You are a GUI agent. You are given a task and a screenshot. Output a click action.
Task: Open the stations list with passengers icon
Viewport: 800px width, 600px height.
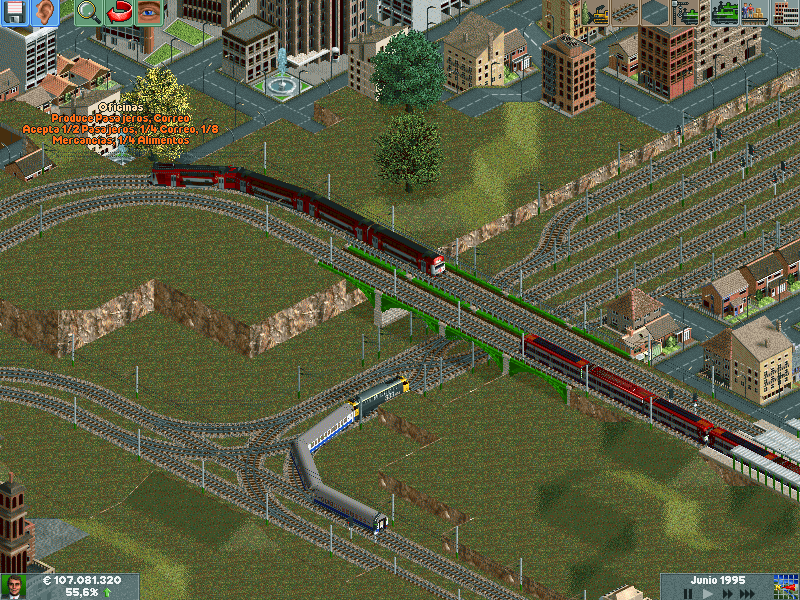click(754, 12)
